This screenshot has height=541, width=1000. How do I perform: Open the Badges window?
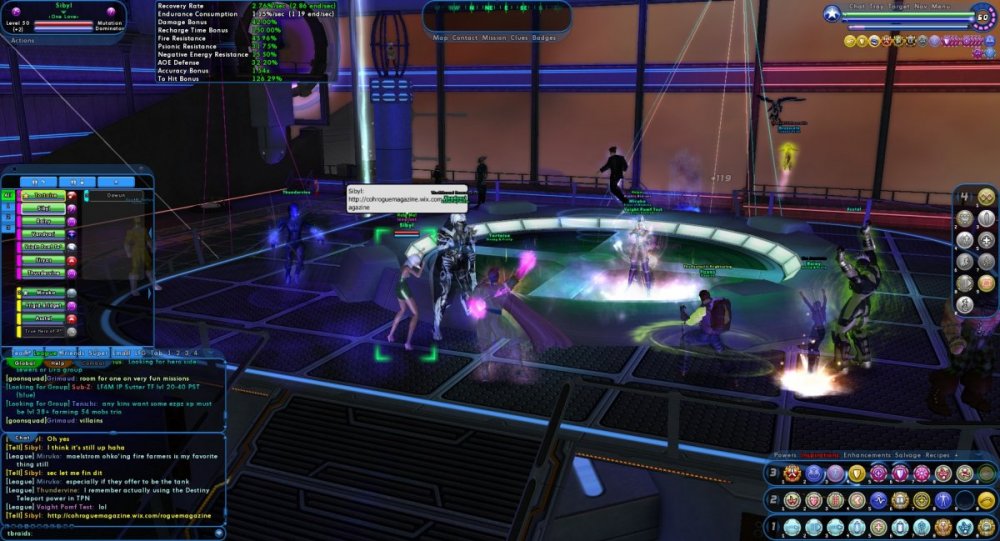tap(544, 37)
